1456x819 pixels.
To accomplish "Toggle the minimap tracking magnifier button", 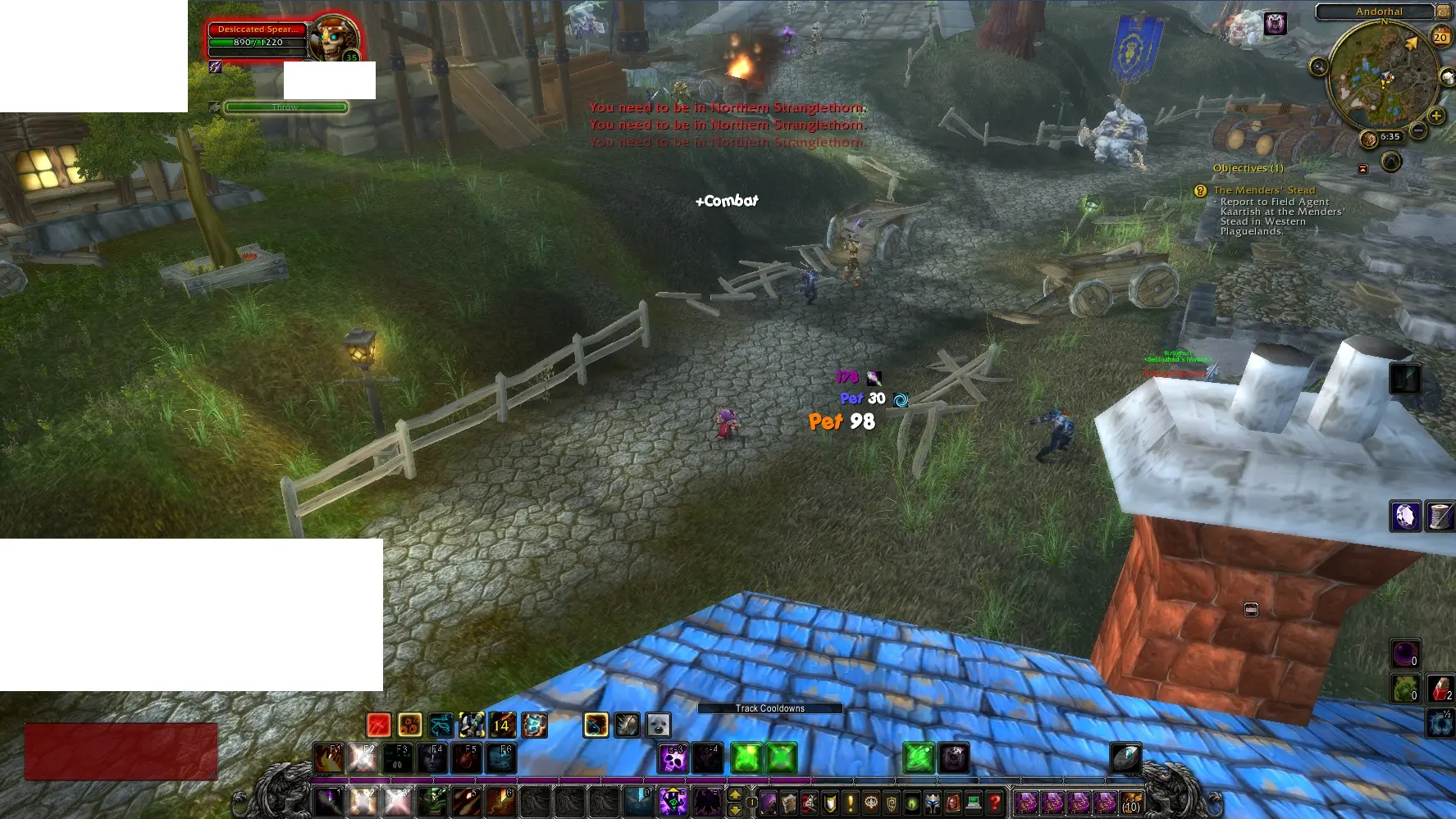I will pyautogui.click(x=1318, y=66).
